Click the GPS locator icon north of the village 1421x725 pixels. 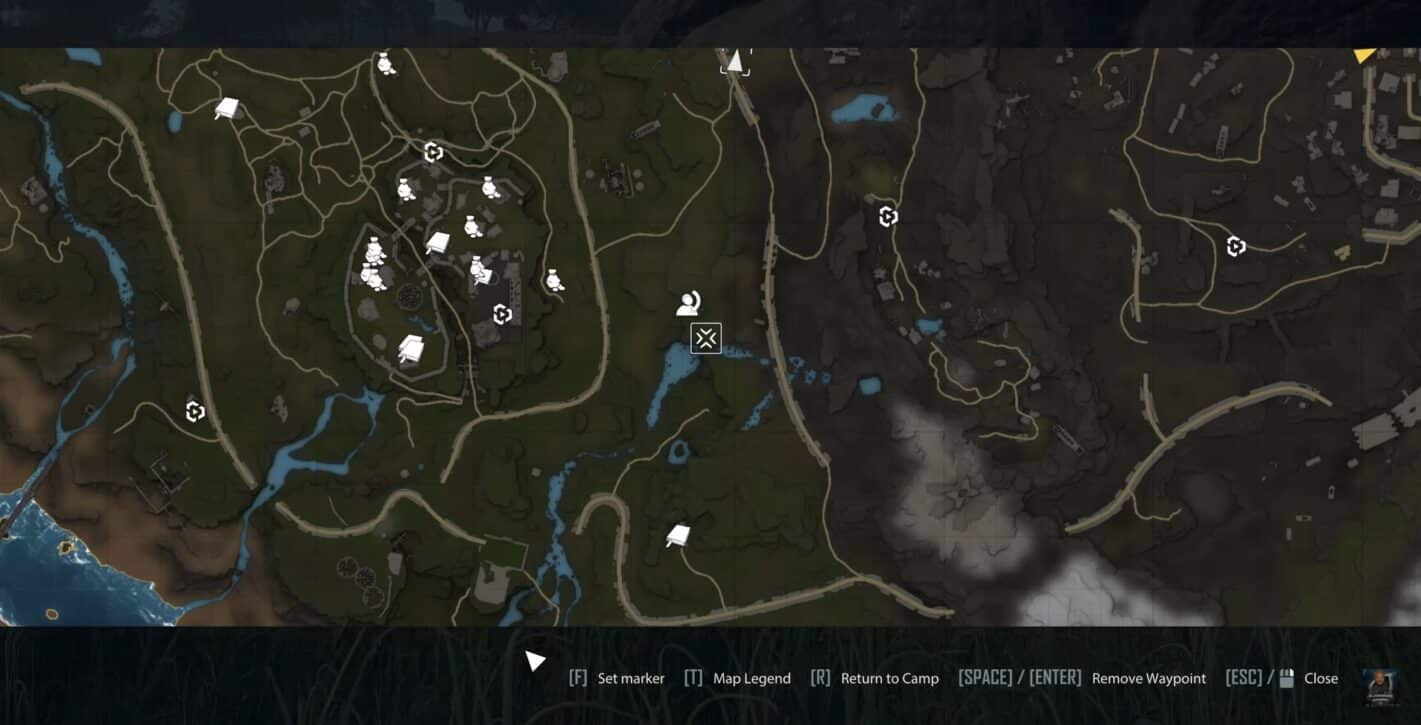click(434, 152)
